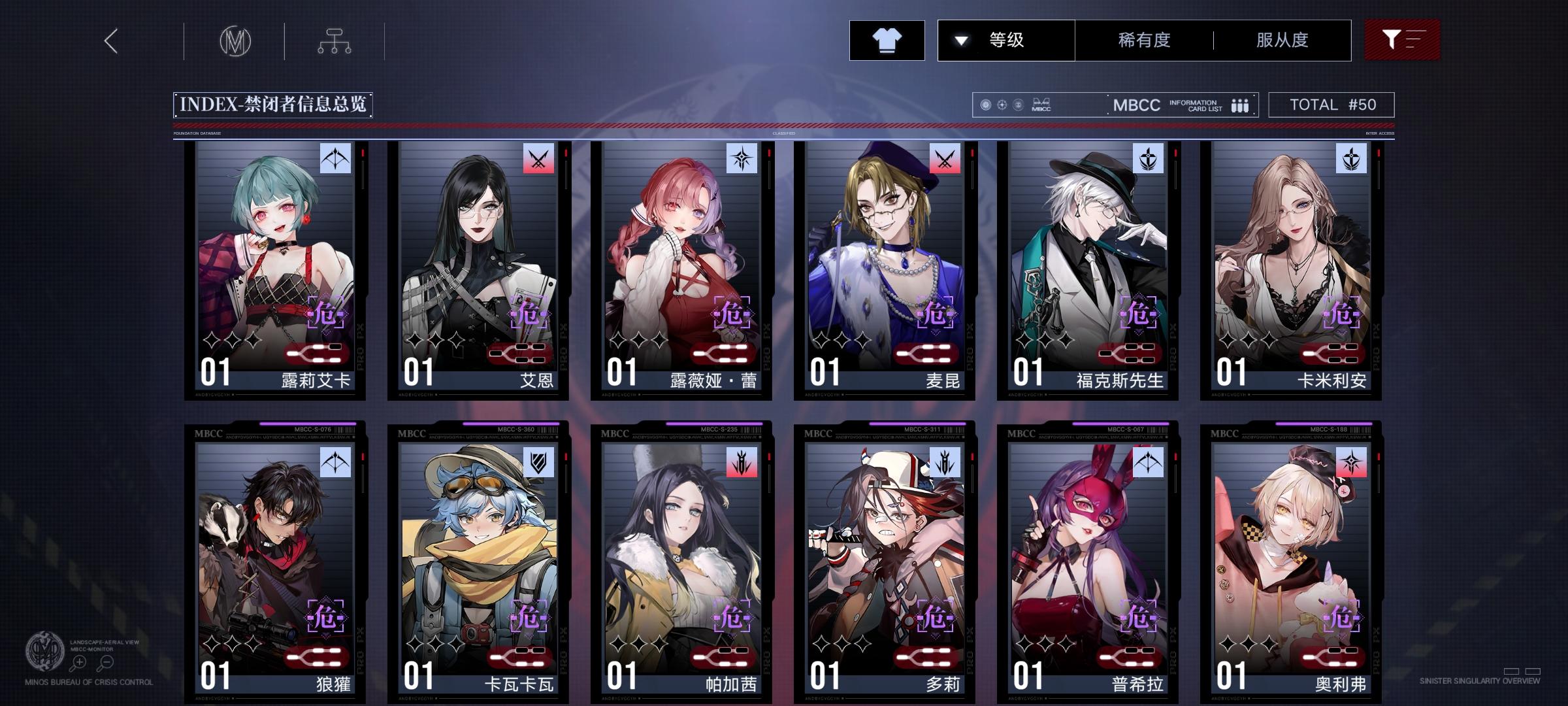Click the shield icon on 卡瓦卡瓦's card
Screen dimensions: 1568x706
(537, 463)
